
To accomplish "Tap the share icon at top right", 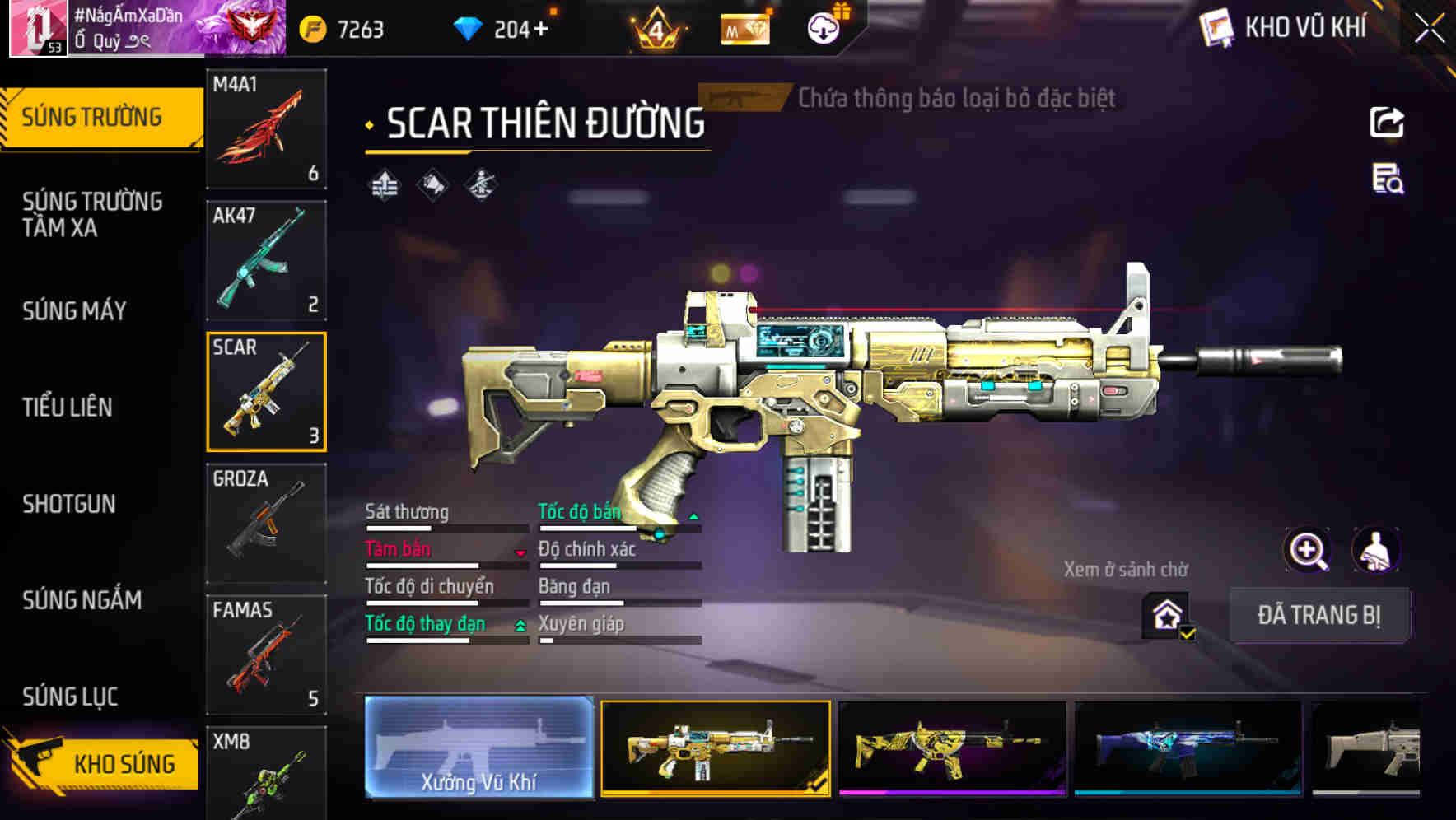I will [1387, 122].
